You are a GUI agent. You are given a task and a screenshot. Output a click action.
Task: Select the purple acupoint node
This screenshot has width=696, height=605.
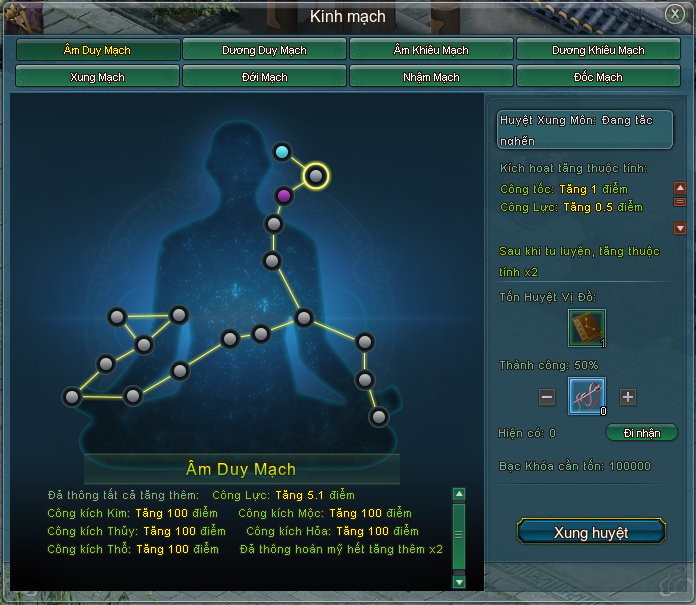[x=284, y=195]
